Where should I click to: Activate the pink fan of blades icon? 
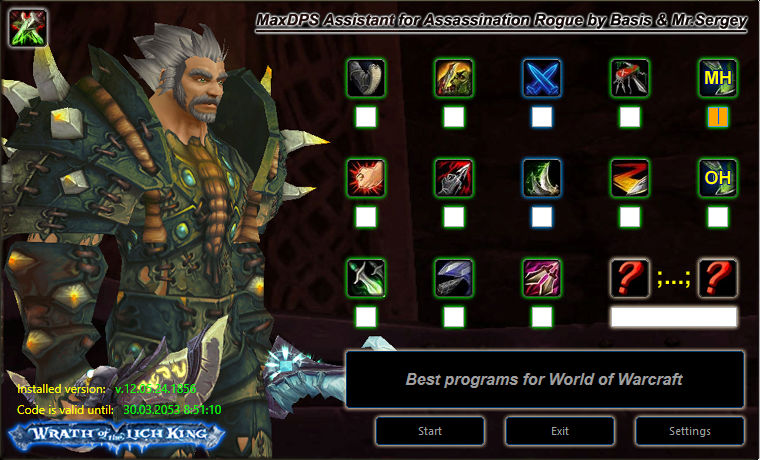pyautogui.click(x=542, y=278)
